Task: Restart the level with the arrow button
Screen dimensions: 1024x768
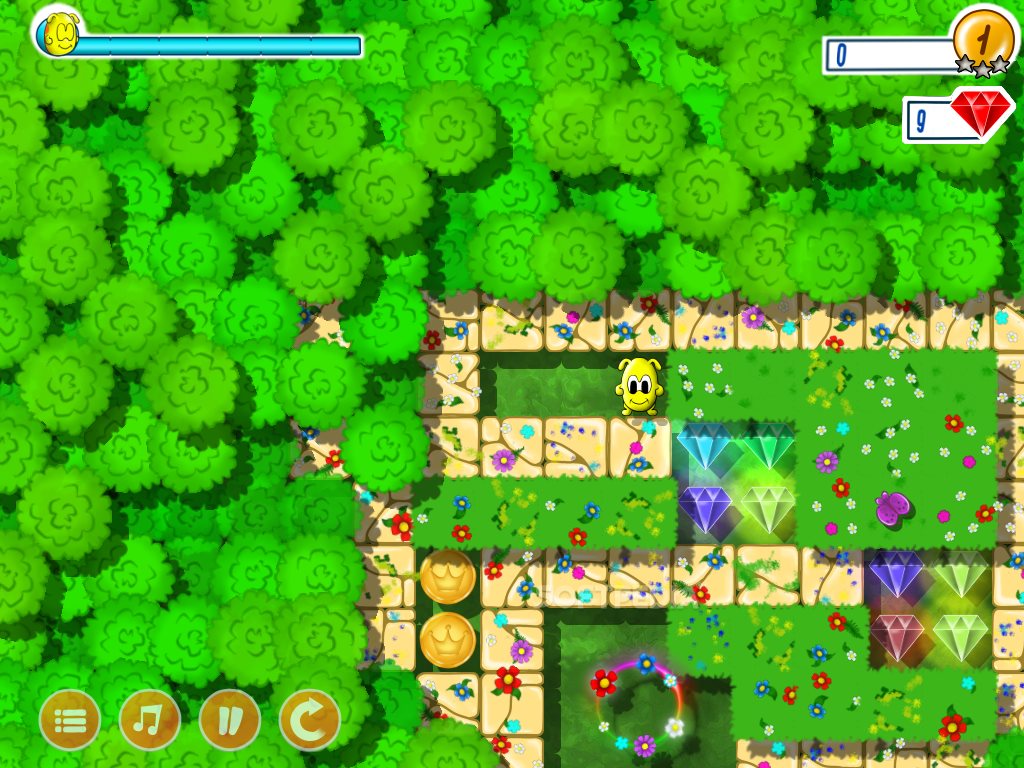Action: tap(310, 720)
